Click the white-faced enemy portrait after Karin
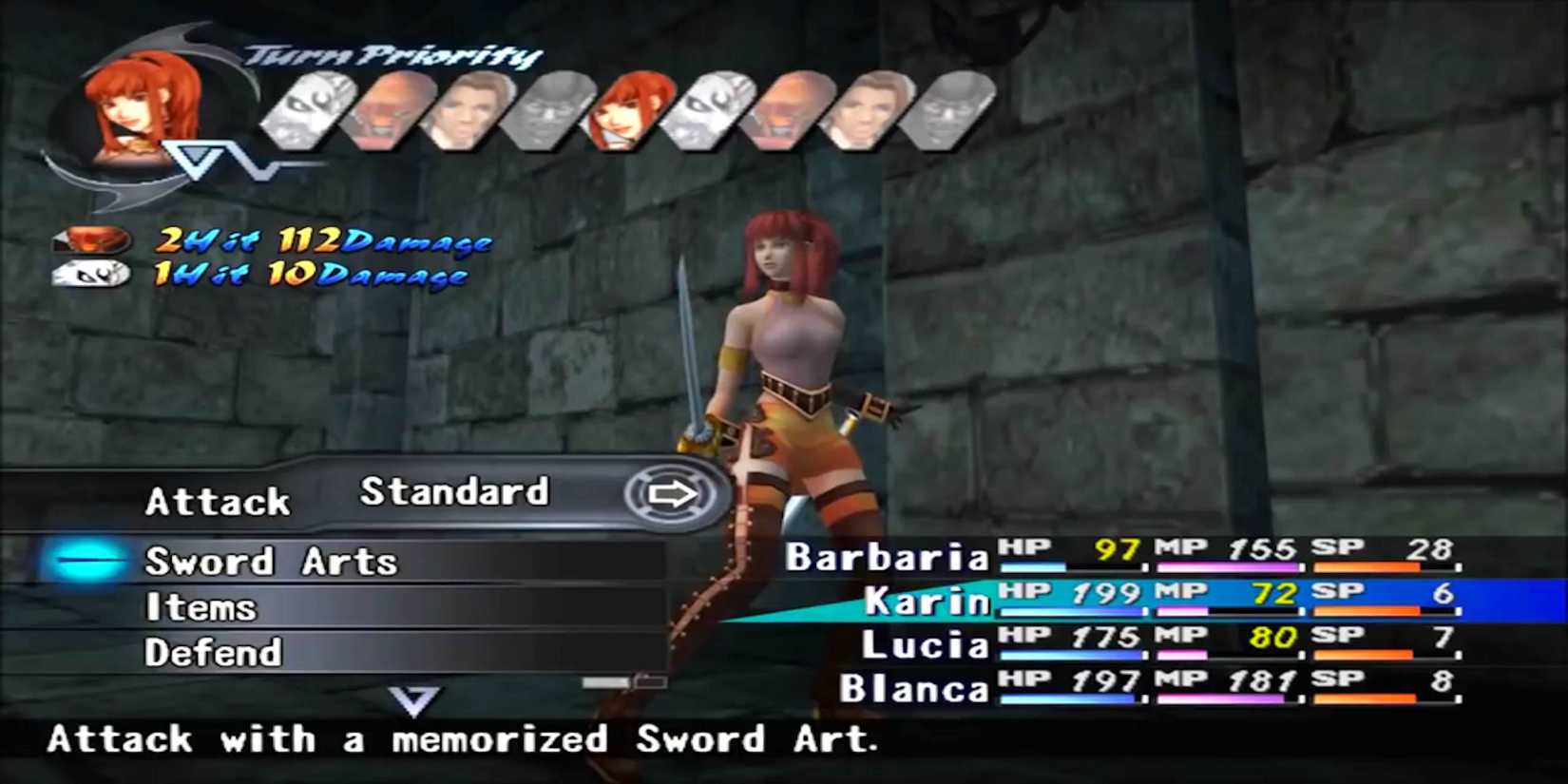1568x784 pixels. click(x=703, y=112)
